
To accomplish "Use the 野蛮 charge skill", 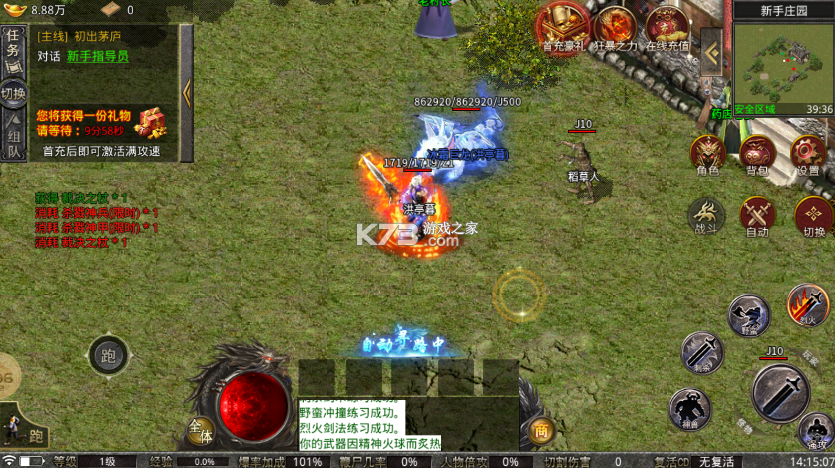I will 748,315.
